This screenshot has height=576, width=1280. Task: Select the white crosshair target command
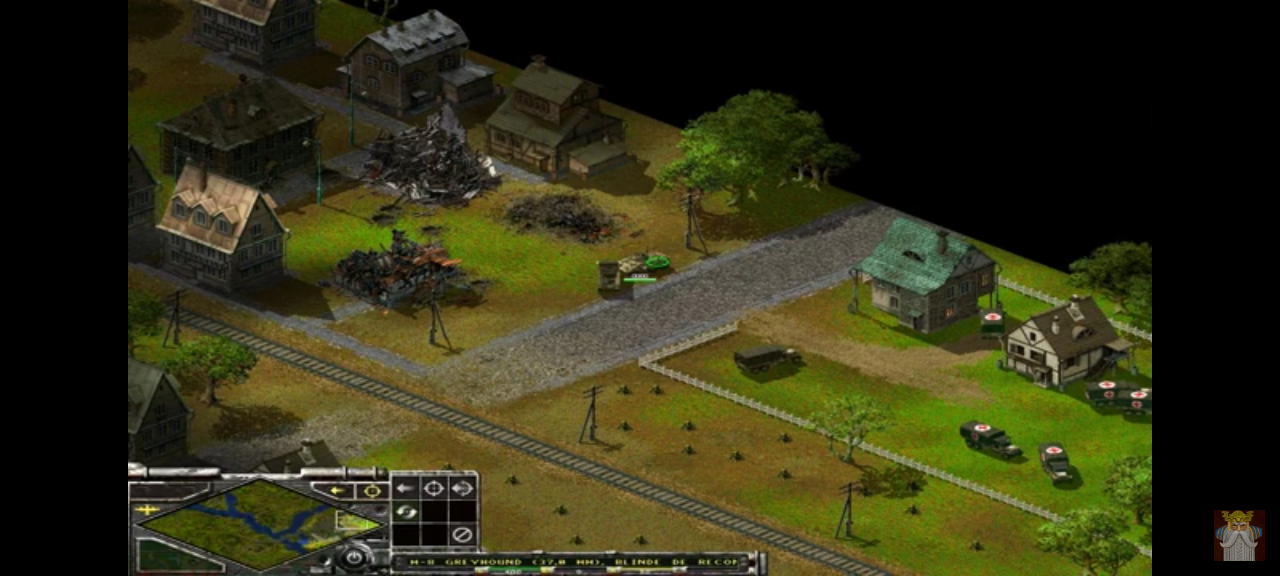[x=433, y=488]
